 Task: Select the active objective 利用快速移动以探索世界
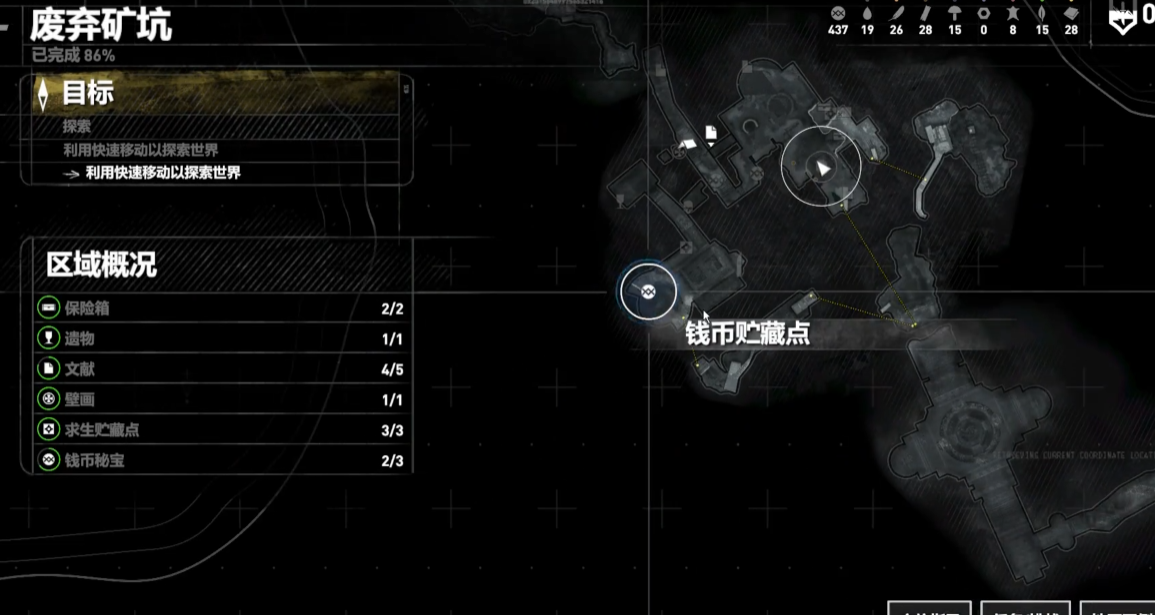pyautogui.click(x=163, y=173)
